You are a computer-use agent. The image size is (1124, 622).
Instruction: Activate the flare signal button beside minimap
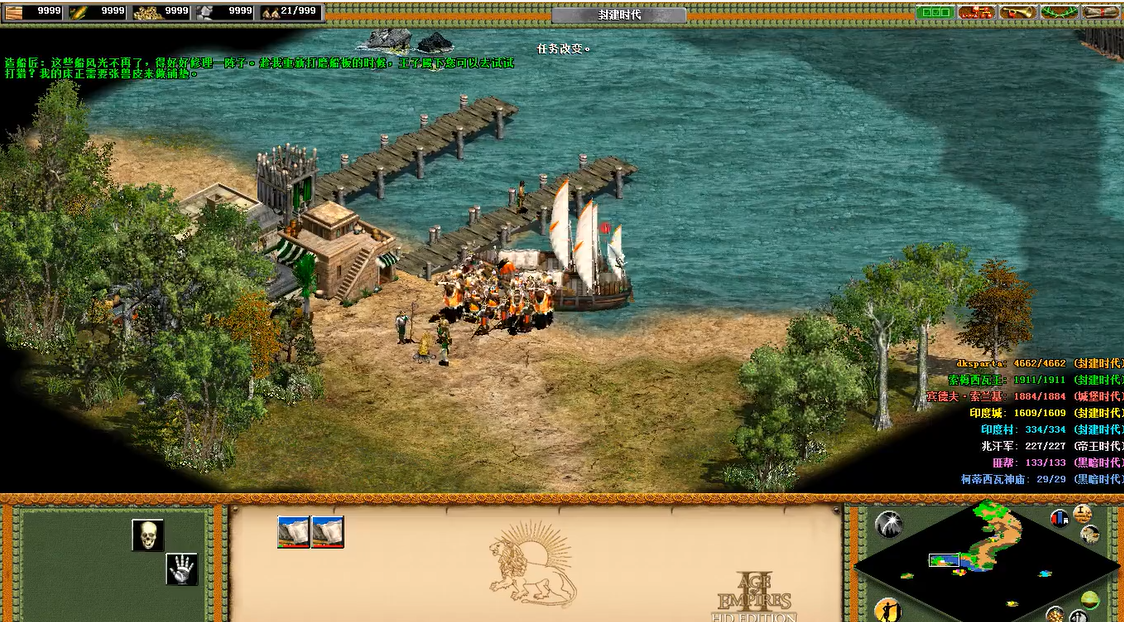[888, 524]
